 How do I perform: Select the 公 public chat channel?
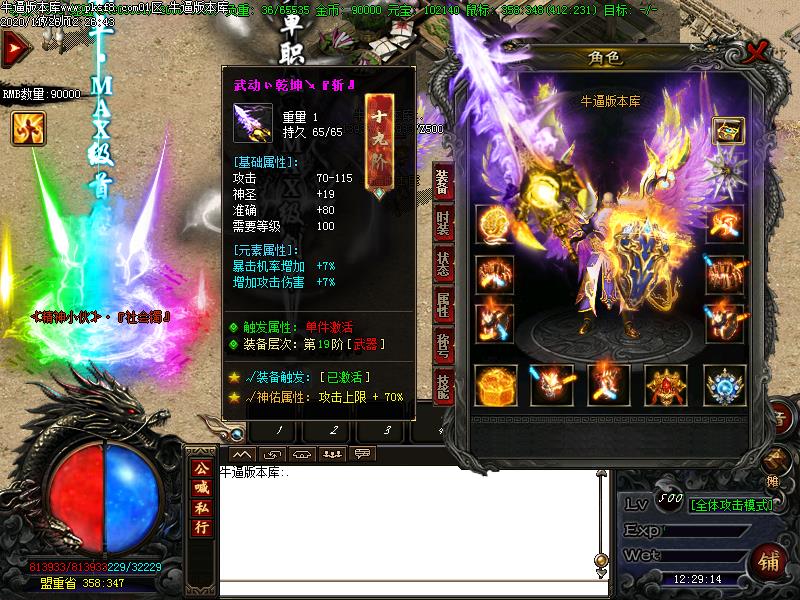[202, 468]
